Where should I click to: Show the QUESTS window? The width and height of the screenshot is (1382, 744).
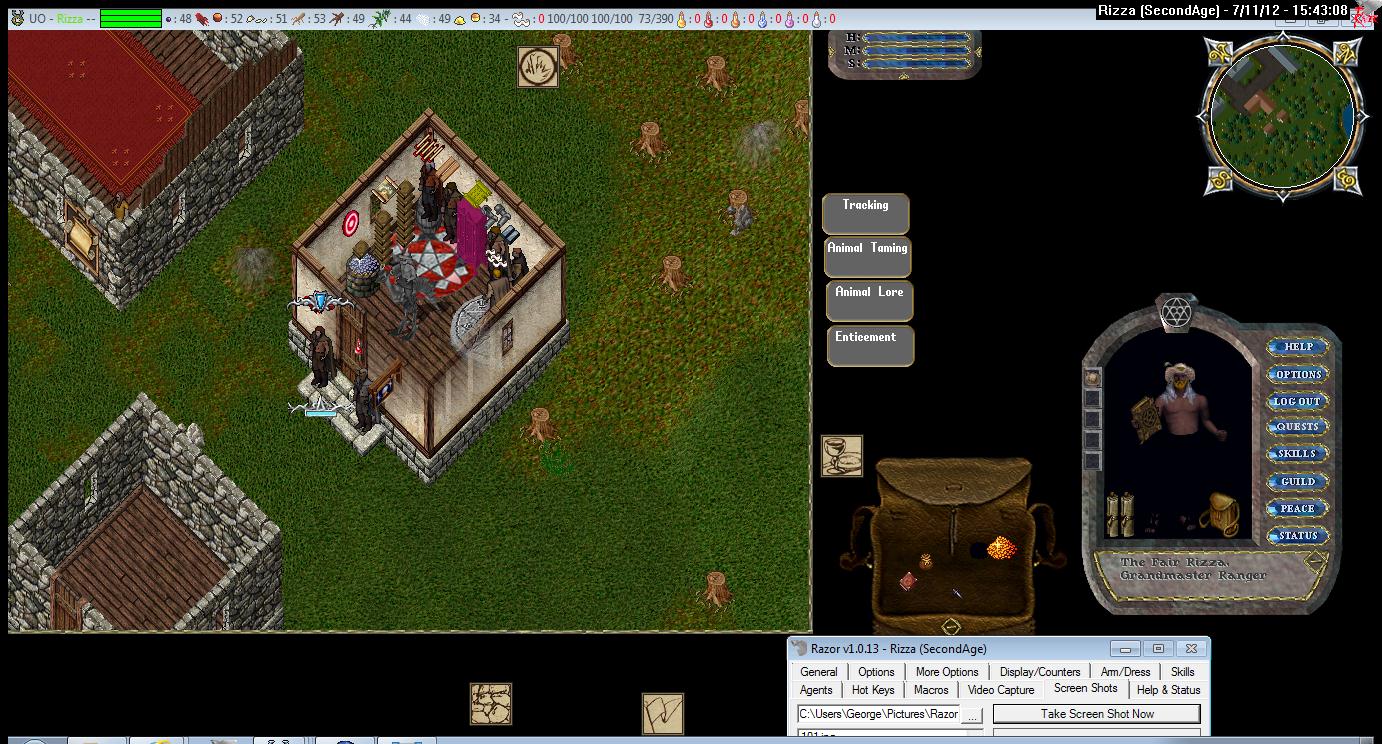1297,427
